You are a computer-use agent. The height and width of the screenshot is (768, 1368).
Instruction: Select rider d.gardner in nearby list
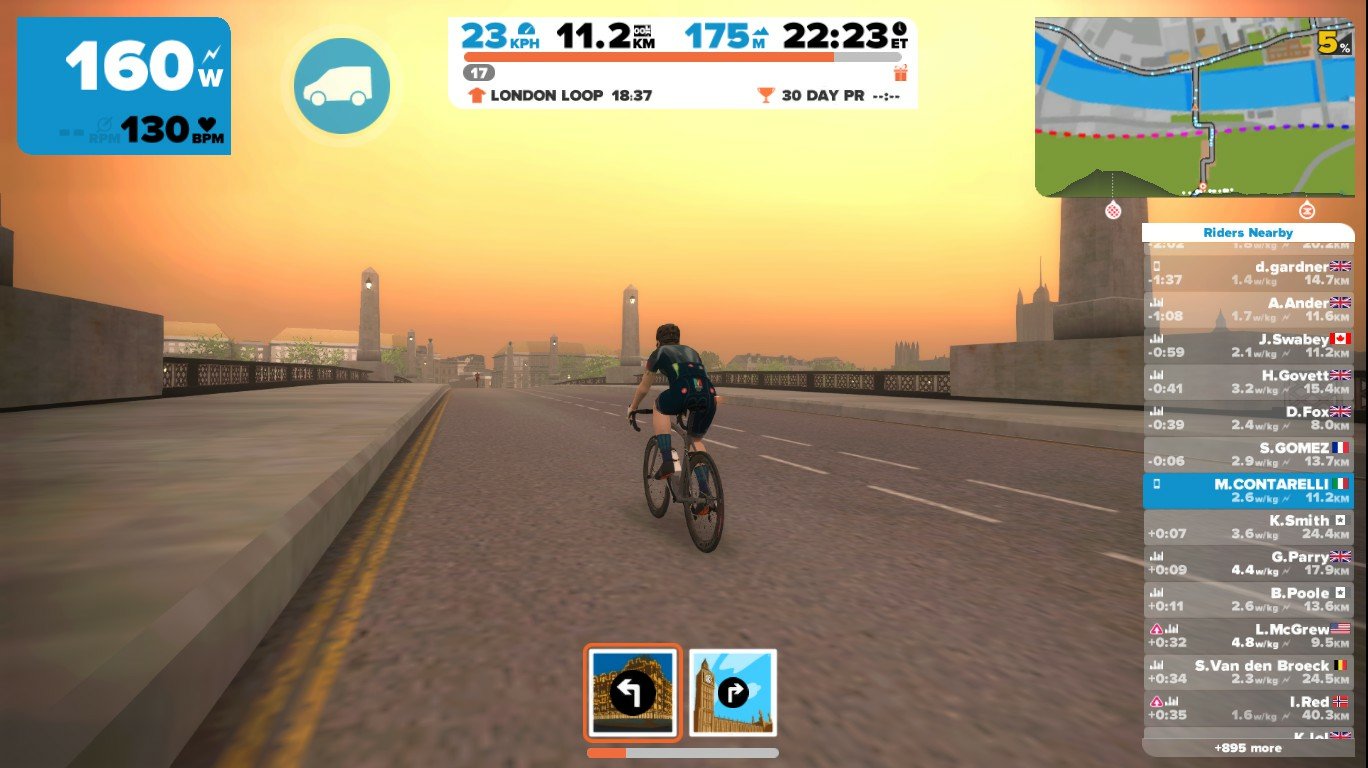pyautogui.click(x=1247, y=273)
